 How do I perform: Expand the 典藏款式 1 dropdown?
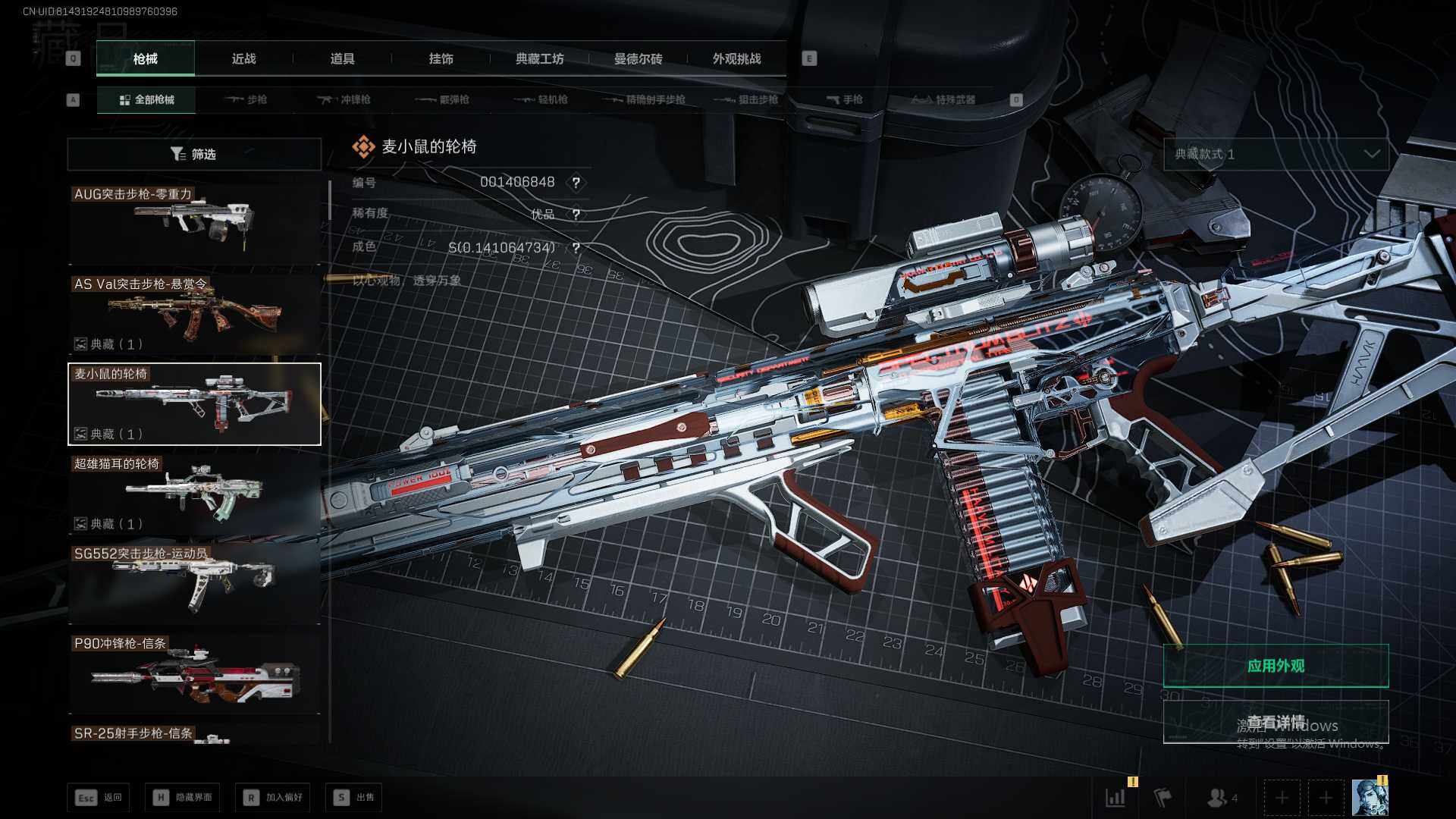pos(1276,154)
